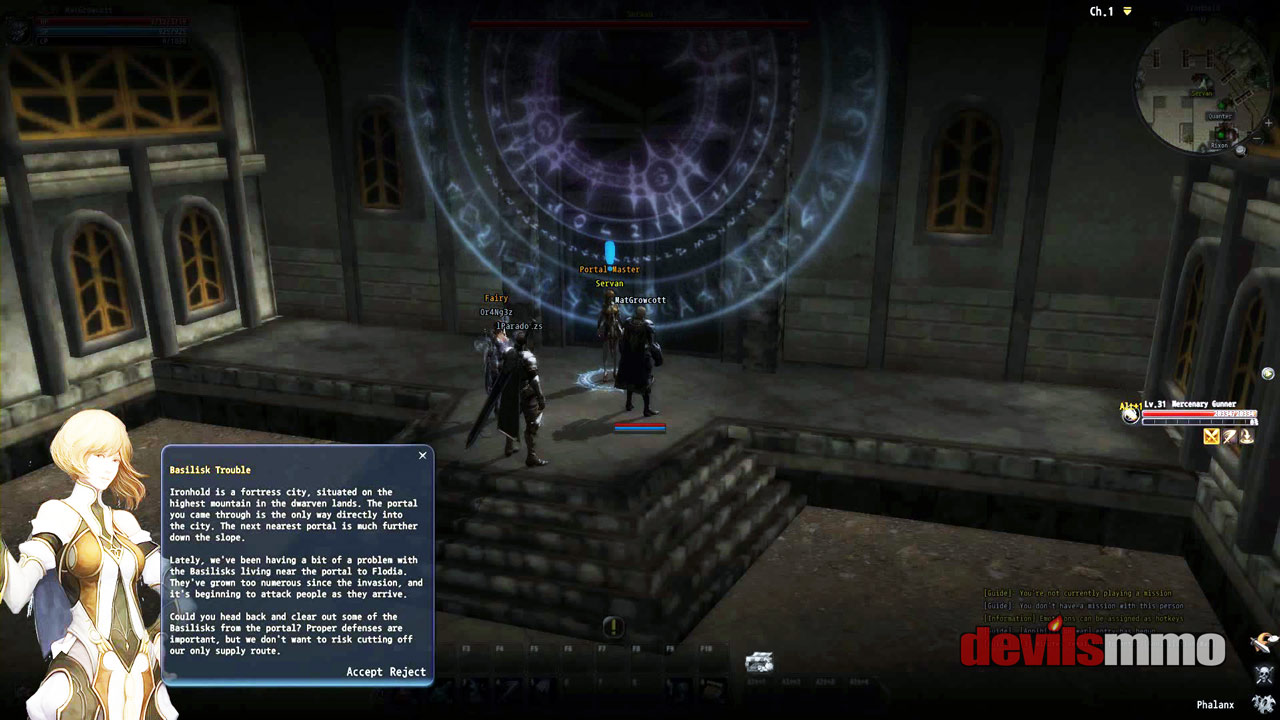Accept the Basilisk Trouble quest
Screen dimensions: 1280x720
coord(364,672)
